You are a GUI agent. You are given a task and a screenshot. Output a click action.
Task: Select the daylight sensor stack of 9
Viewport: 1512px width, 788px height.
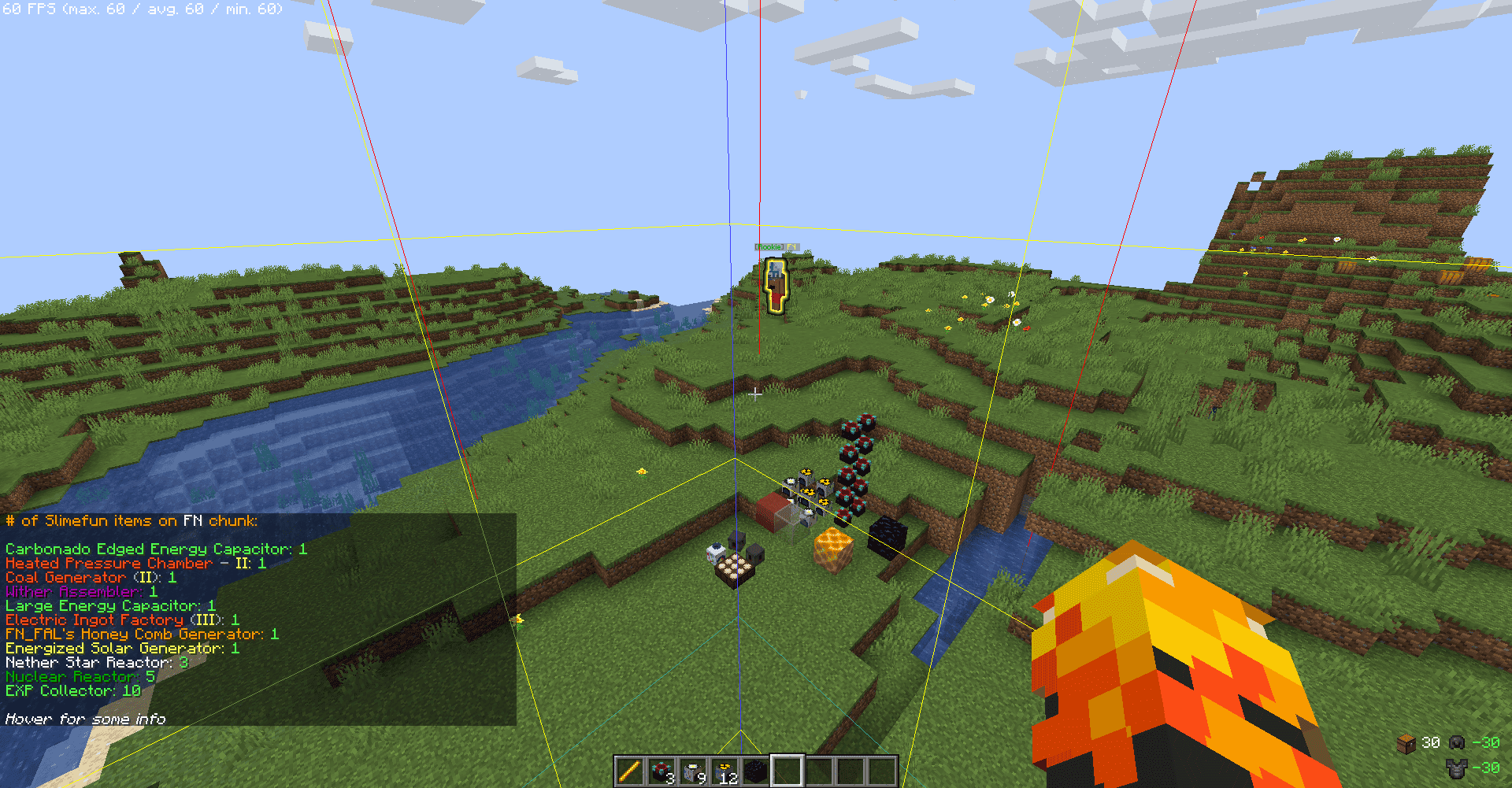693,771
